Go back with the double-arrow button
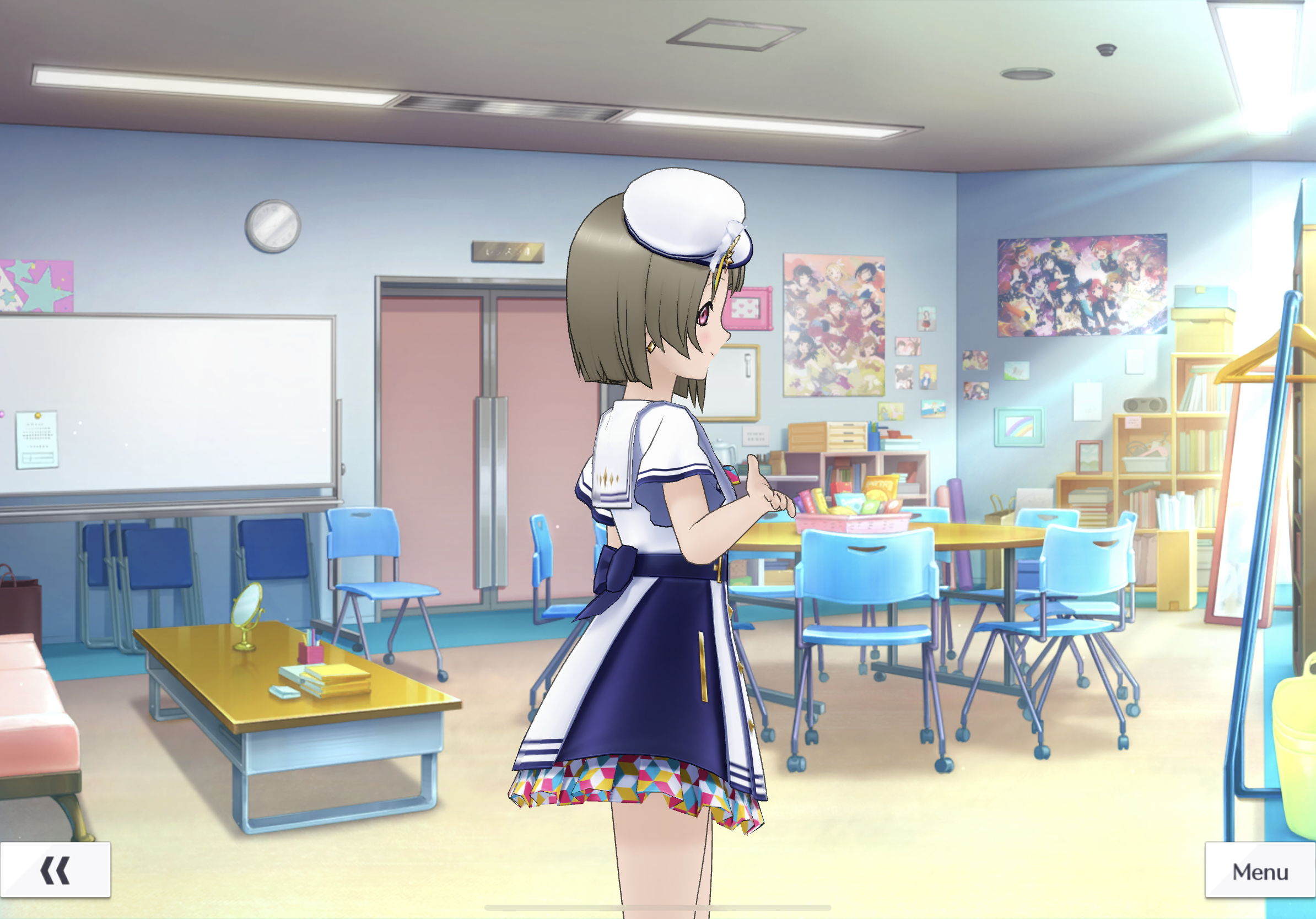Viewport: 1316px width, 919px height. pyautogui.click(x=55, y=870)
